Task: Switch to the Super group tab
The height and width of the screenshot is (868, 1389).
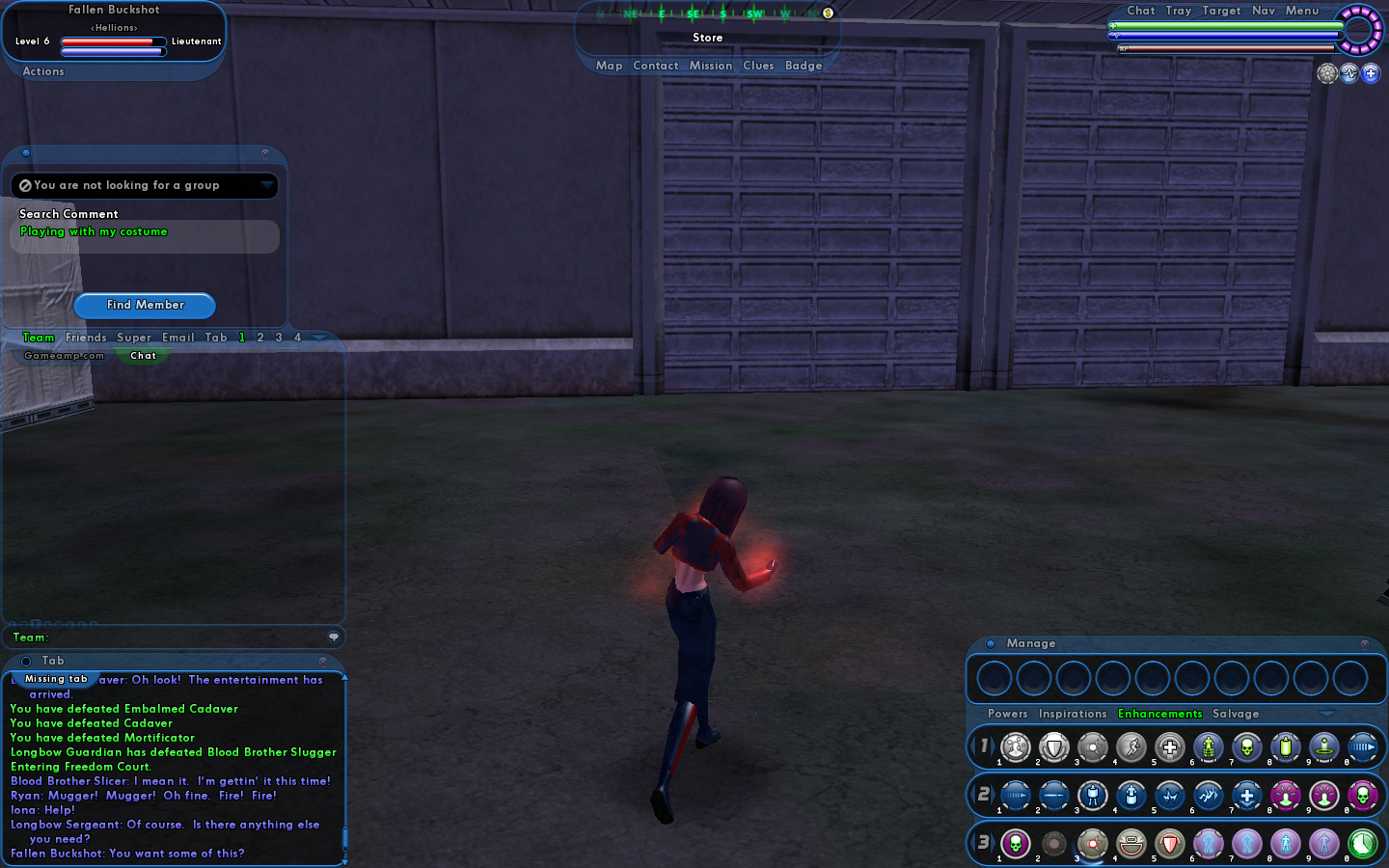Action: (x=134, y=338)
